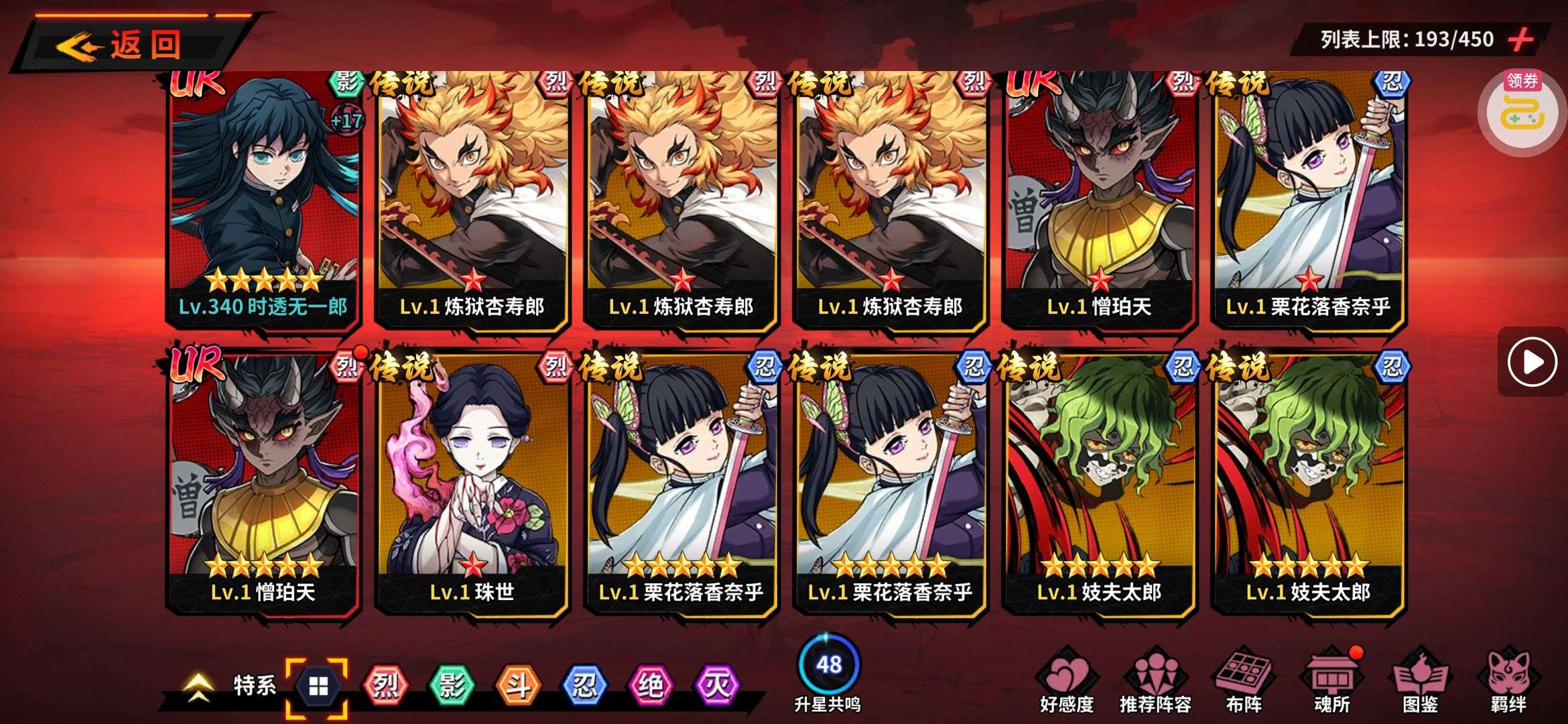Filter characters by 烈 type
The width and height of the screenshot is (1568, 724).
click(x=385, y=686)
